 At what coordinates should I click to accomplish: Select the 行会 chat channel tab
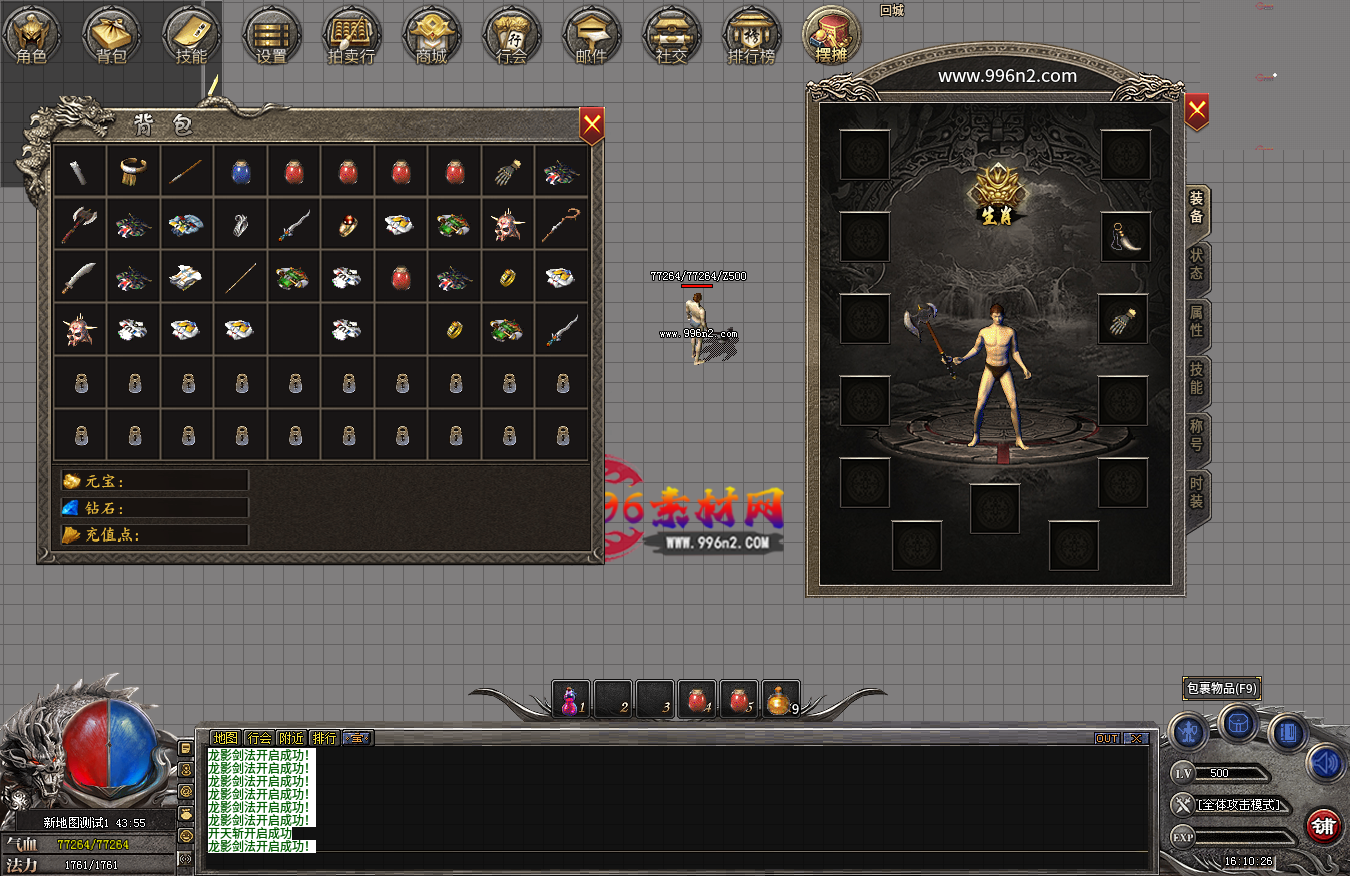click(258, 738)
